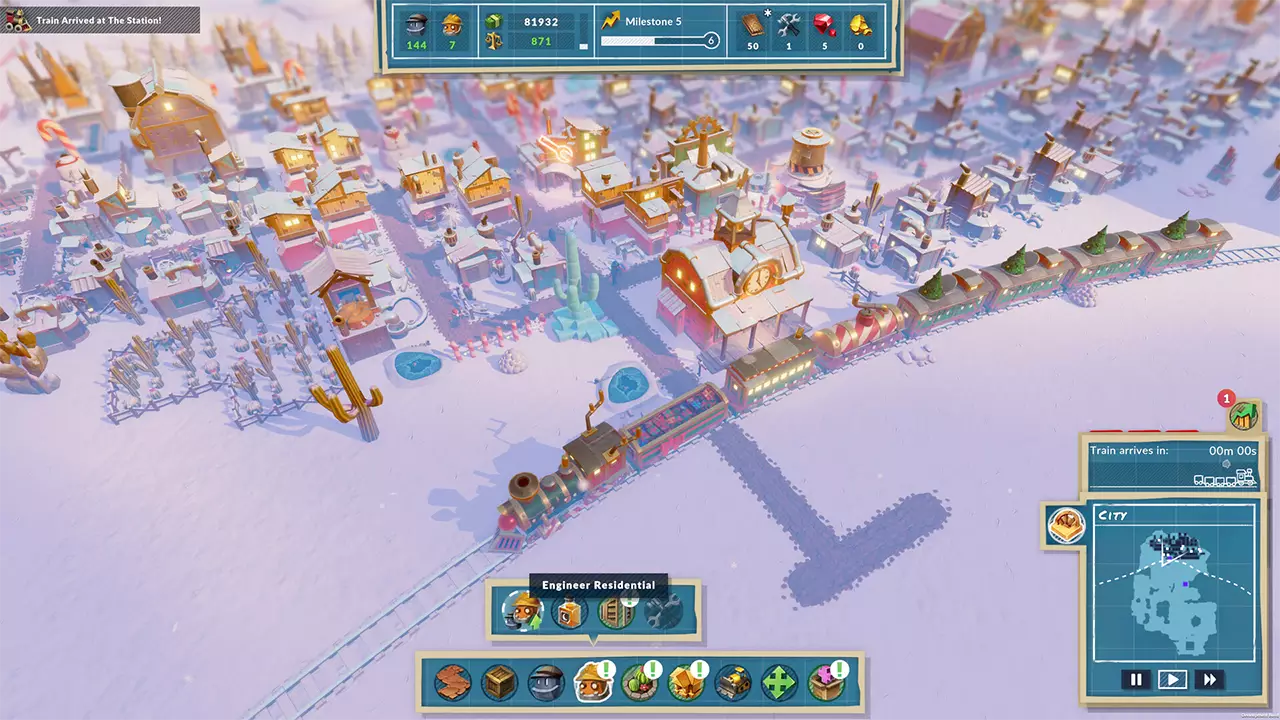Open the statistics chart with notification badge
The height and width of the screenshot is (720, 1280).
click(1244, 415)
